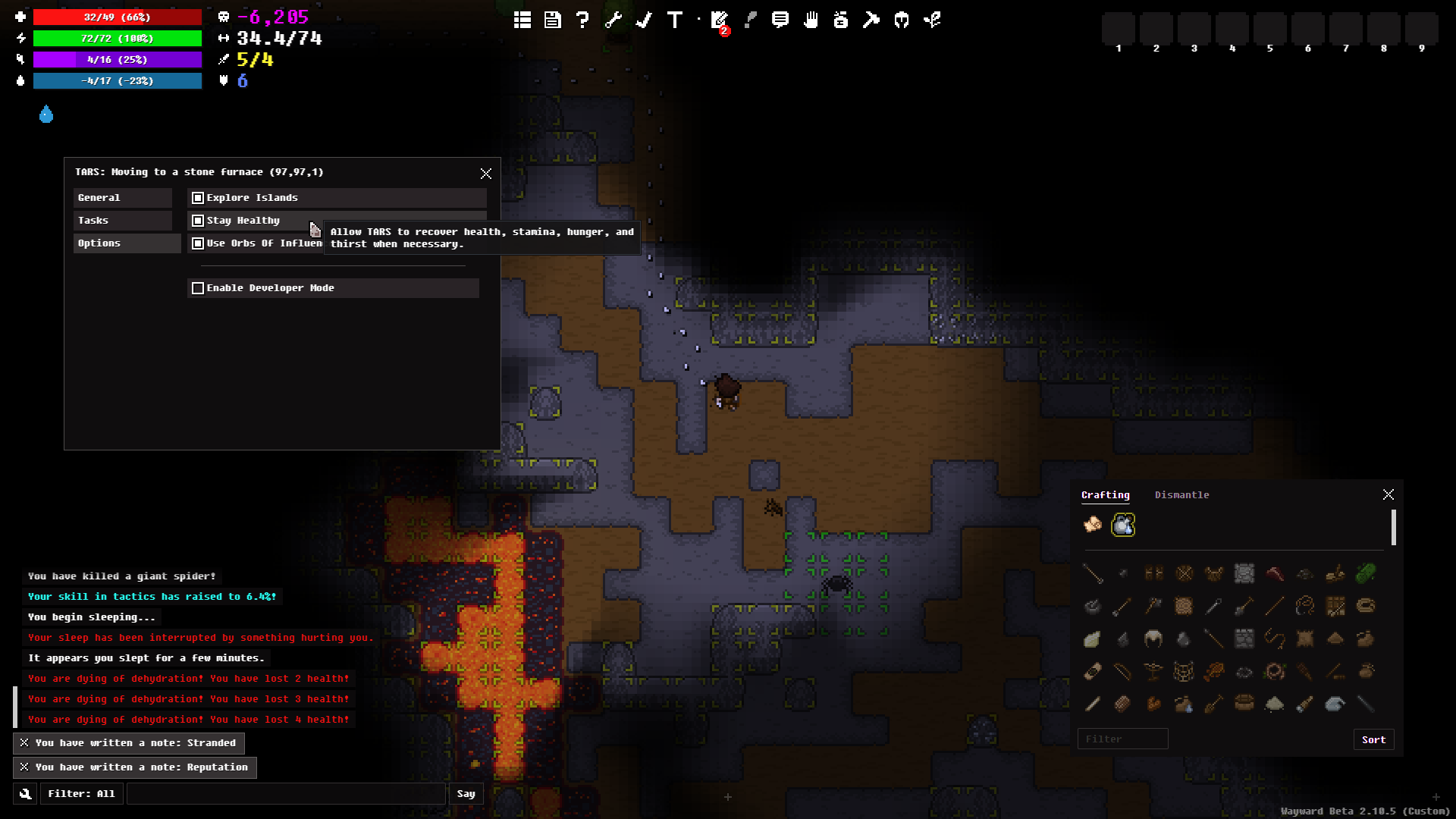The height and width of the screenshot is (819, 1456).
Task: Open the General section in TARS
Action: click(123, 198)
